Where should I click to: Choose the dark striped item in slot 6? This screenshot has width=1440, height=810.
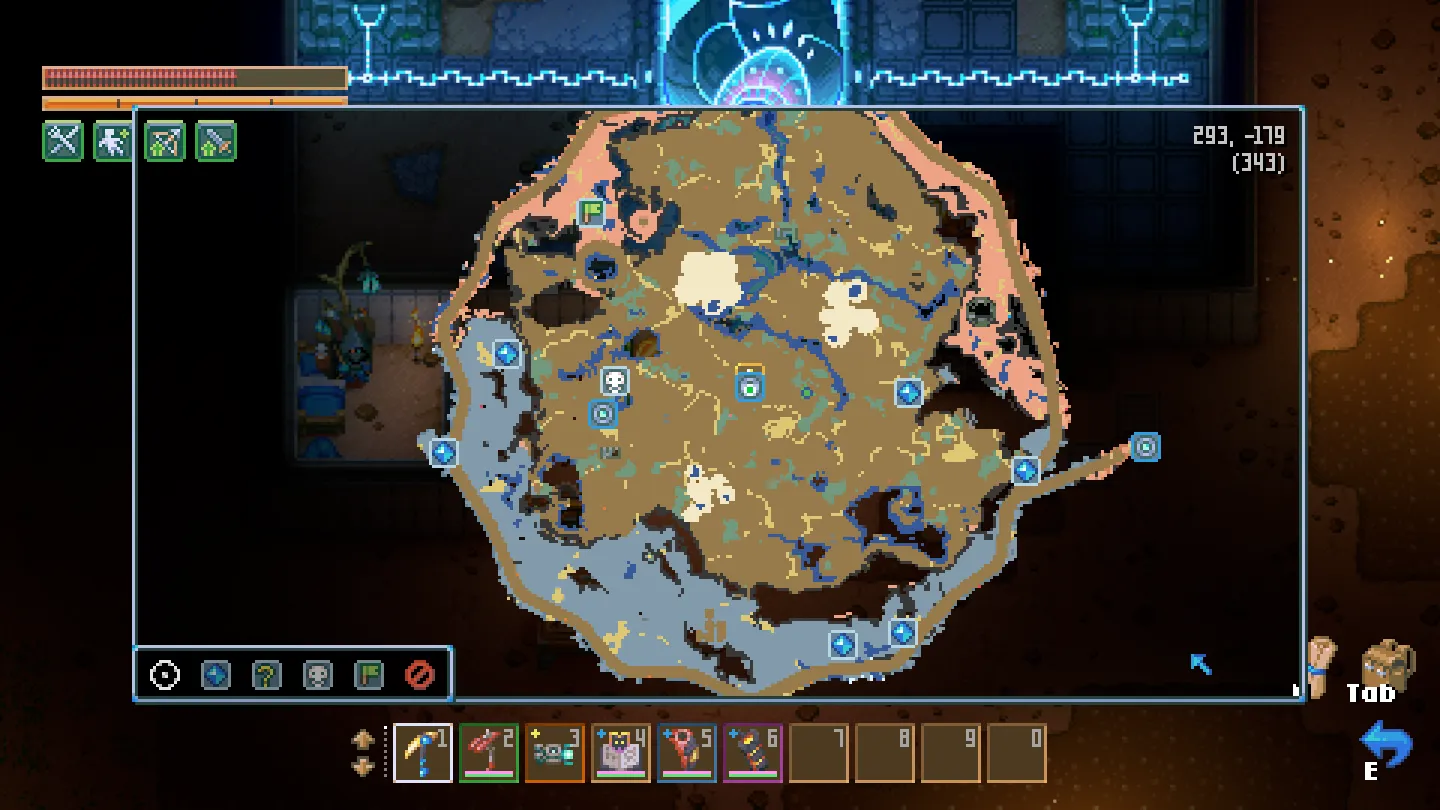click(753, 753)
